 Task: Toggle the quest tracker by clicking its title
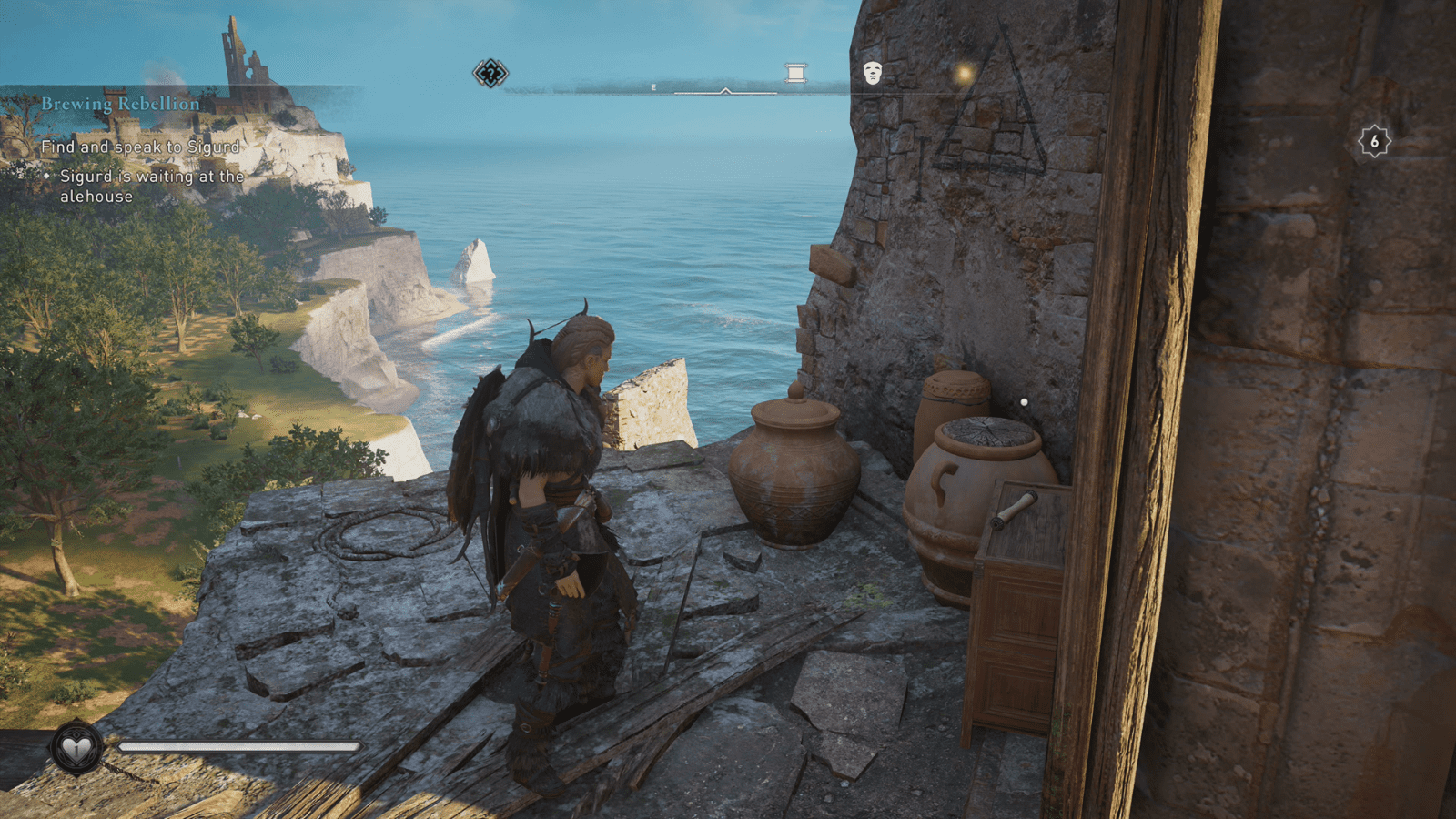[118, 103]
